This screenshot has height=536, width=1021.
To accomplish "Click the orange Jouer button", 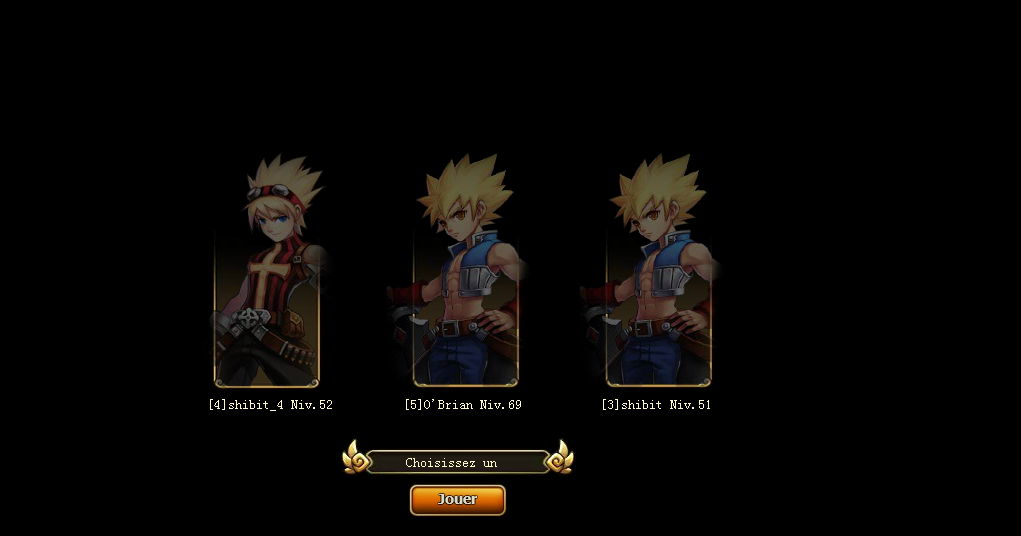I will point(457,499).
